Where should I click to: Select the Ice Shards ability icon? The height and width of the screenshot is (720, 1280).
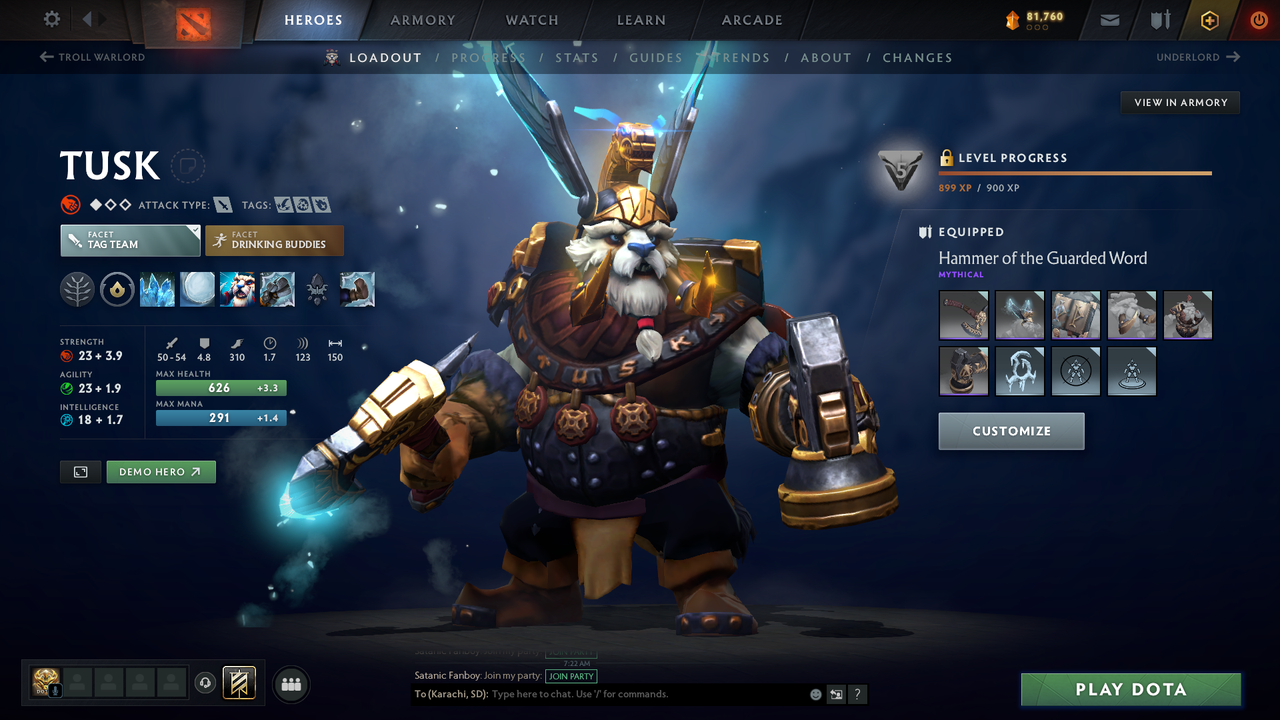pyautogui.click(x=157, y=289)
